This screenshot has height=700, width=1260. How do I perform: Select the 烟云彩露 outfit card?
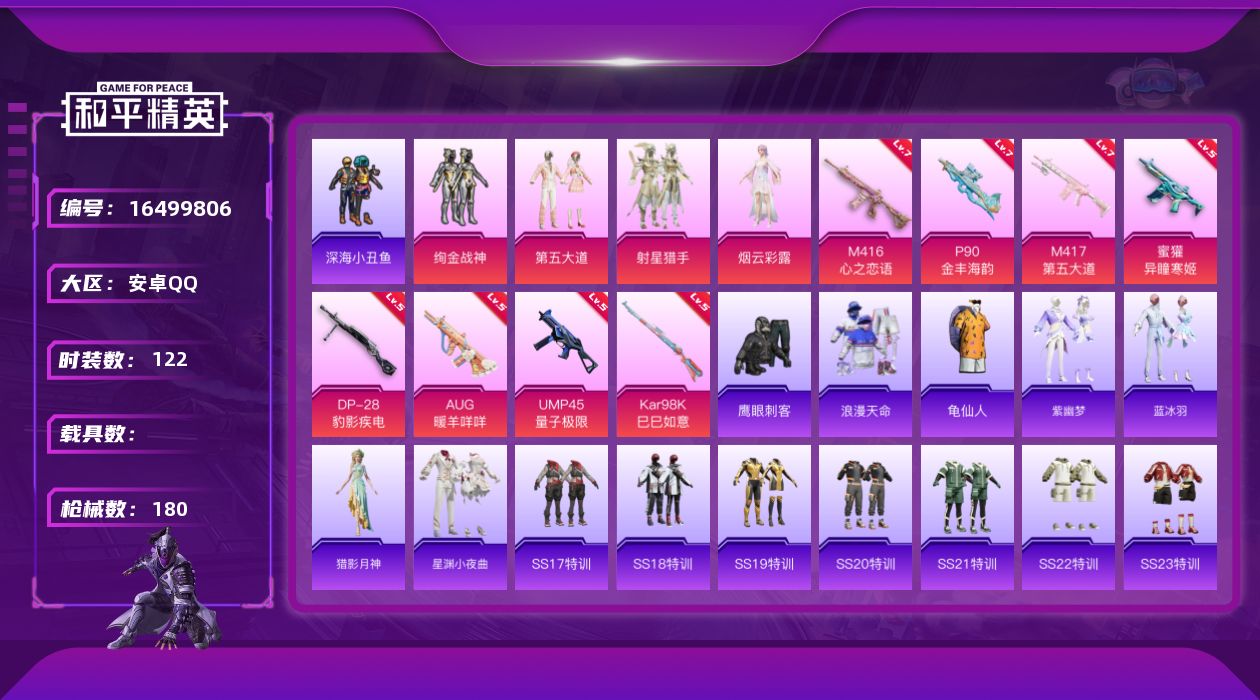pyautogui.click(x=764, y=211)
